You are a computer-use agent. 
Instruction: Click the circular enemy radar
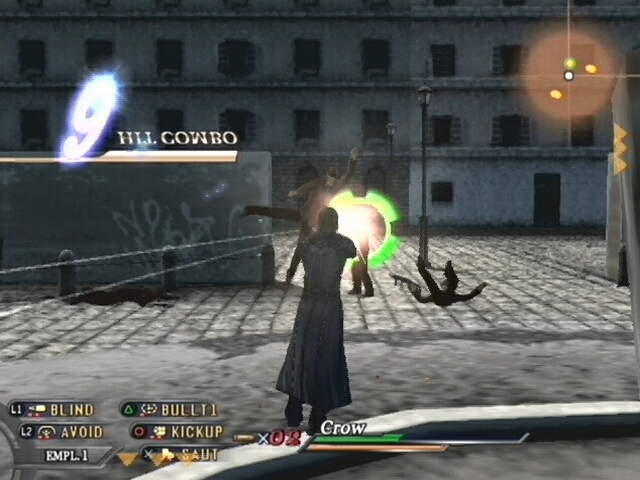point(569,72)
